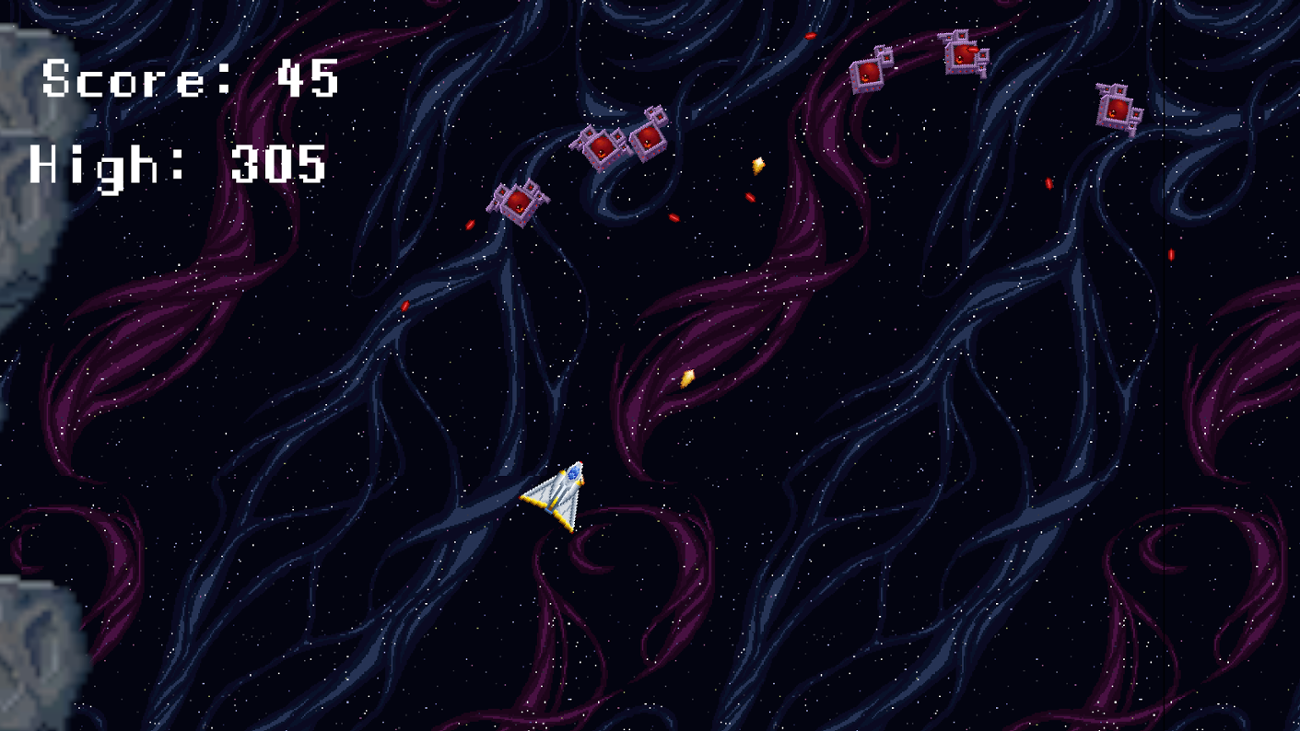Click the lone enemy ship below the pair
The height and width of the screenshot is (731, 1300).
pyautogui.click(x=520, y=205)
